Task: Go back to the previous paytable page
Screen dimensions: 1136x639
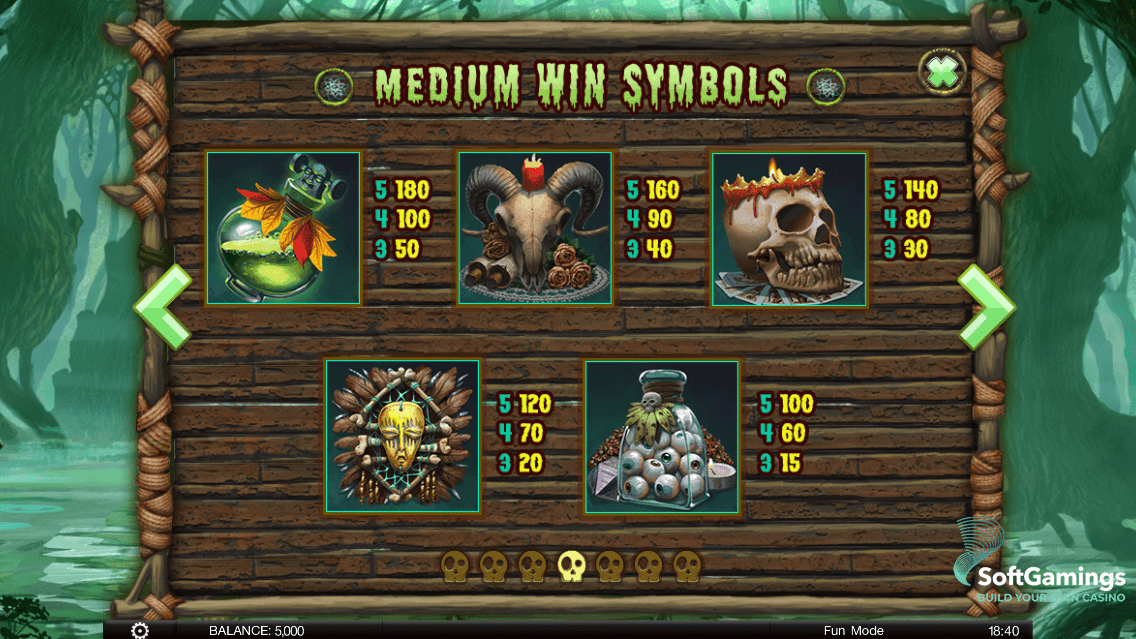Action: [x=163, y=307]
